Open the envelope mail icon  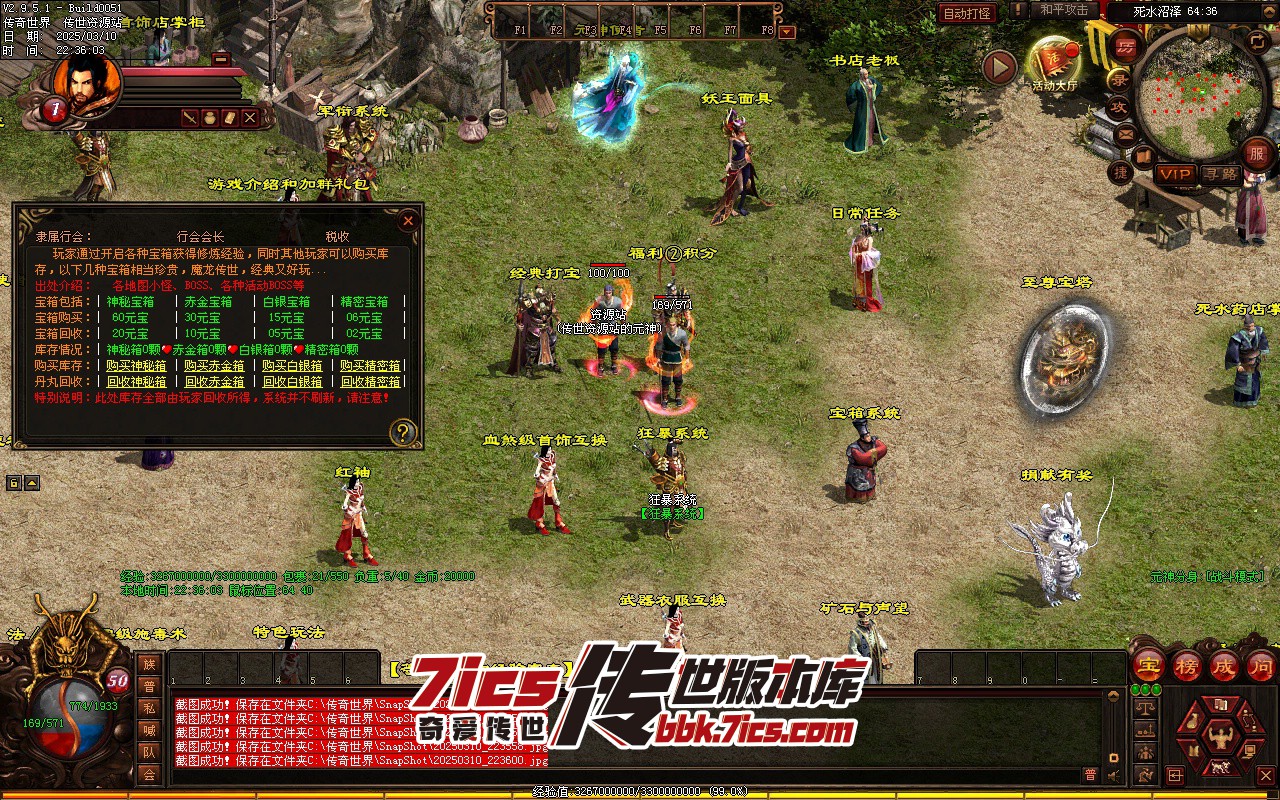(x=1125, y=134)
